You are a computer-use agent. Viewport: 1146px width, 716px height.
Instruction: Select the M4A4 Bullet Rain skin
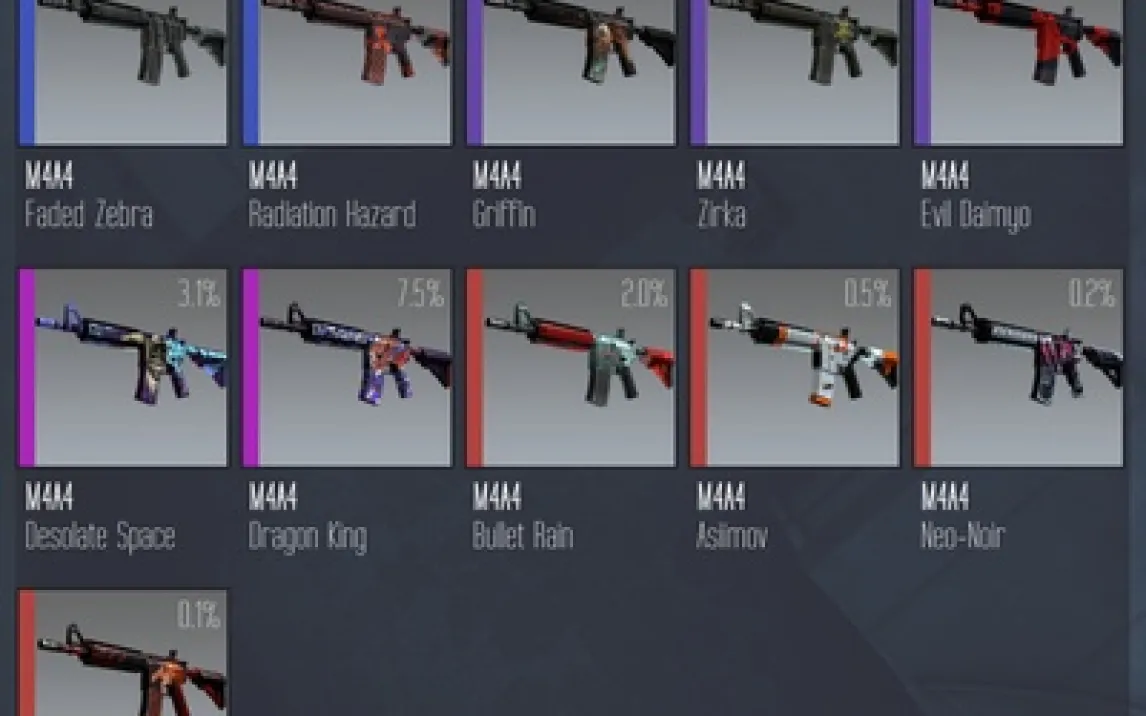tap(570, 367)
